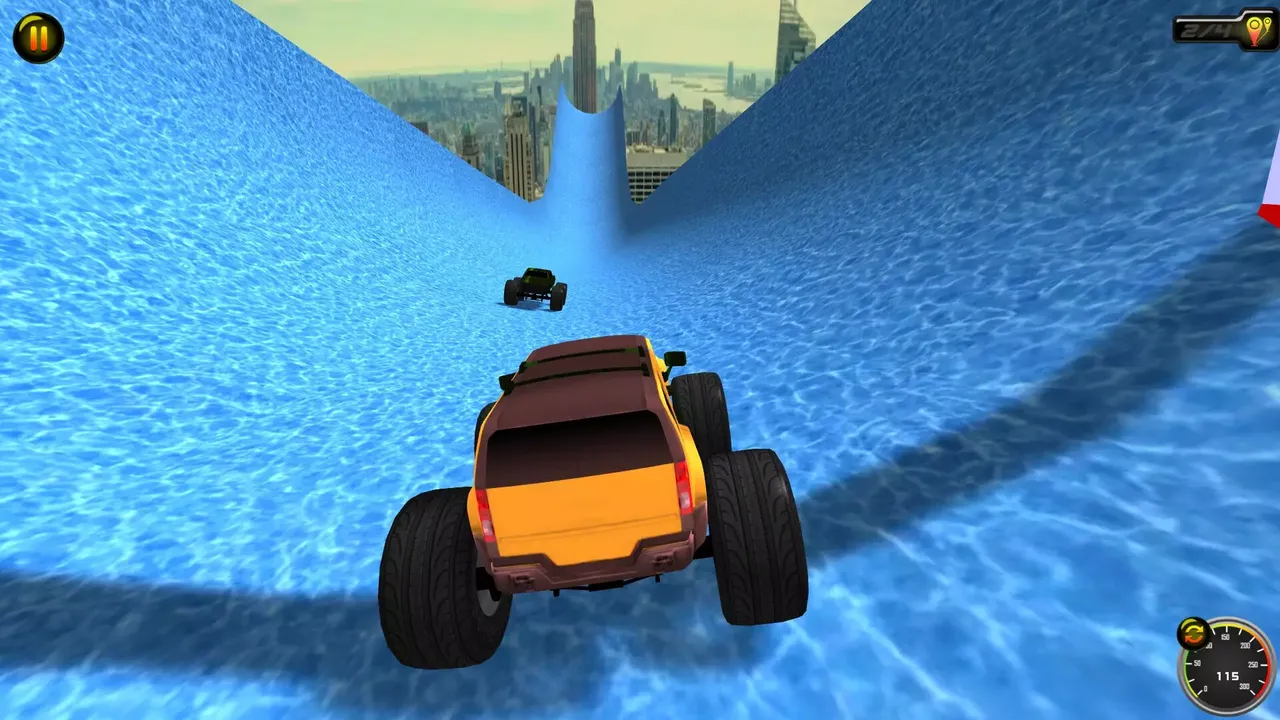This screenshot has height=720, width=1280.
Task: Tap the yellow map pin checkpoint icon
Action: pyautogui.click(x=1254, y=28)
